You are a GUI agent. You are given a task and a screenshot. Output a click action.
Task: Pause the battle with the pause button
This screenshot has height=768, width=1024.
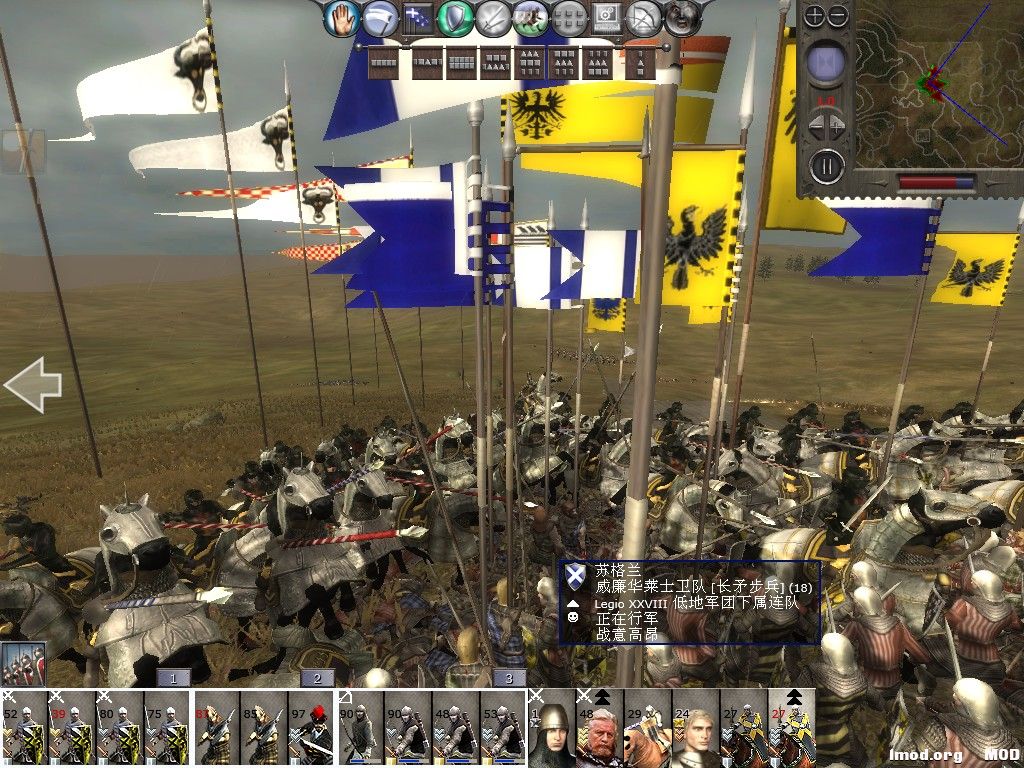[827, 165]
